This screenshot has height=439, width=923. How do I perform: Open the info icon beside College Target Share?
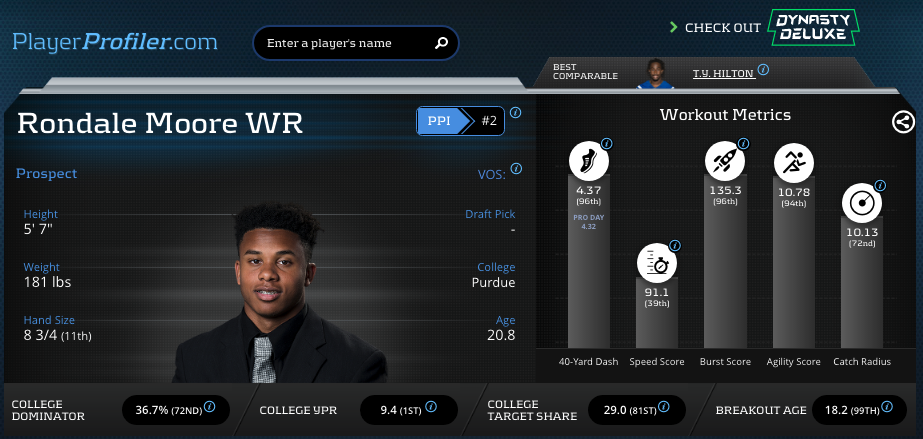coord(664,409)
